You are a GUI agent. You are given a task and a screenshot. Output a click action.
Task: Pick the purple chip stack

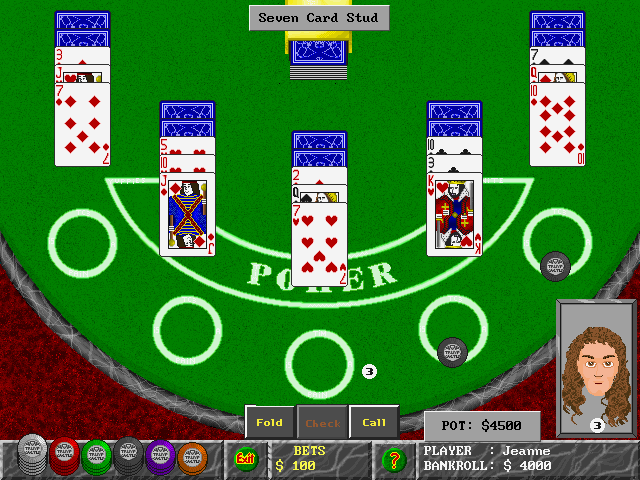(160, 457)
